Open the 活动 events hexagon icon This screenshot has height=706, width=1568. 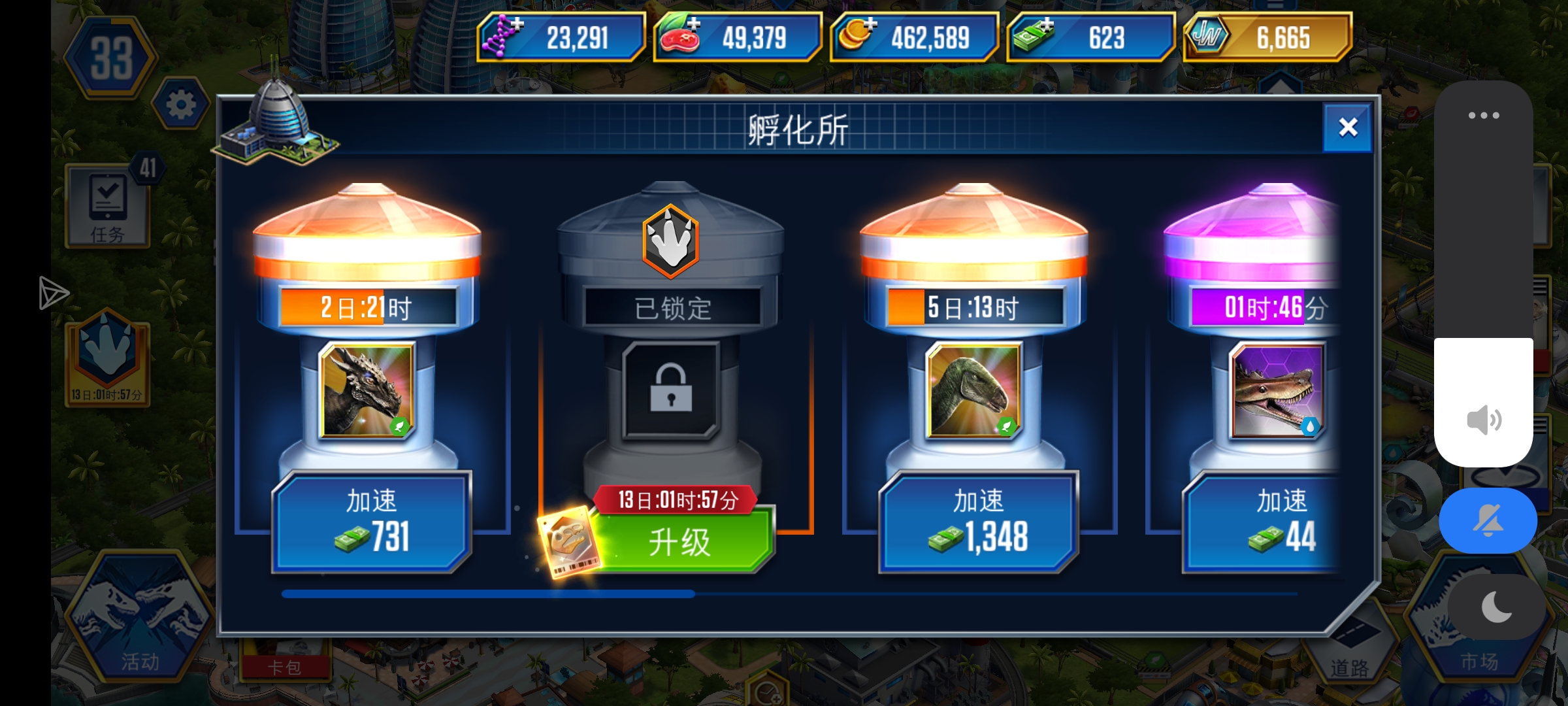[140, 621]
